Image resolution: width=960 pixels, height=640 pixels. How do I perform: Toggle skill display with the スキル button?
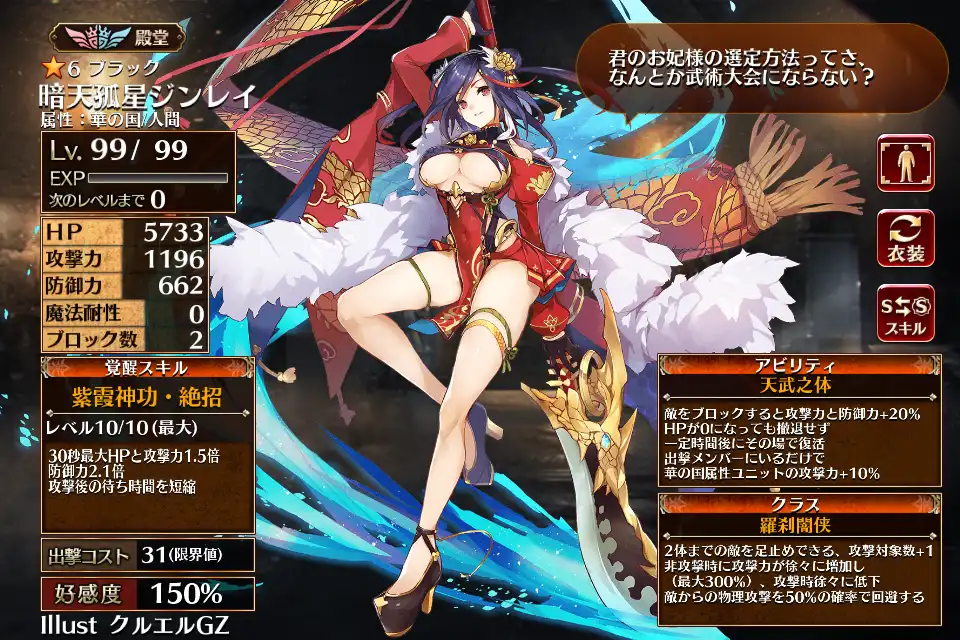pos(905,312)
